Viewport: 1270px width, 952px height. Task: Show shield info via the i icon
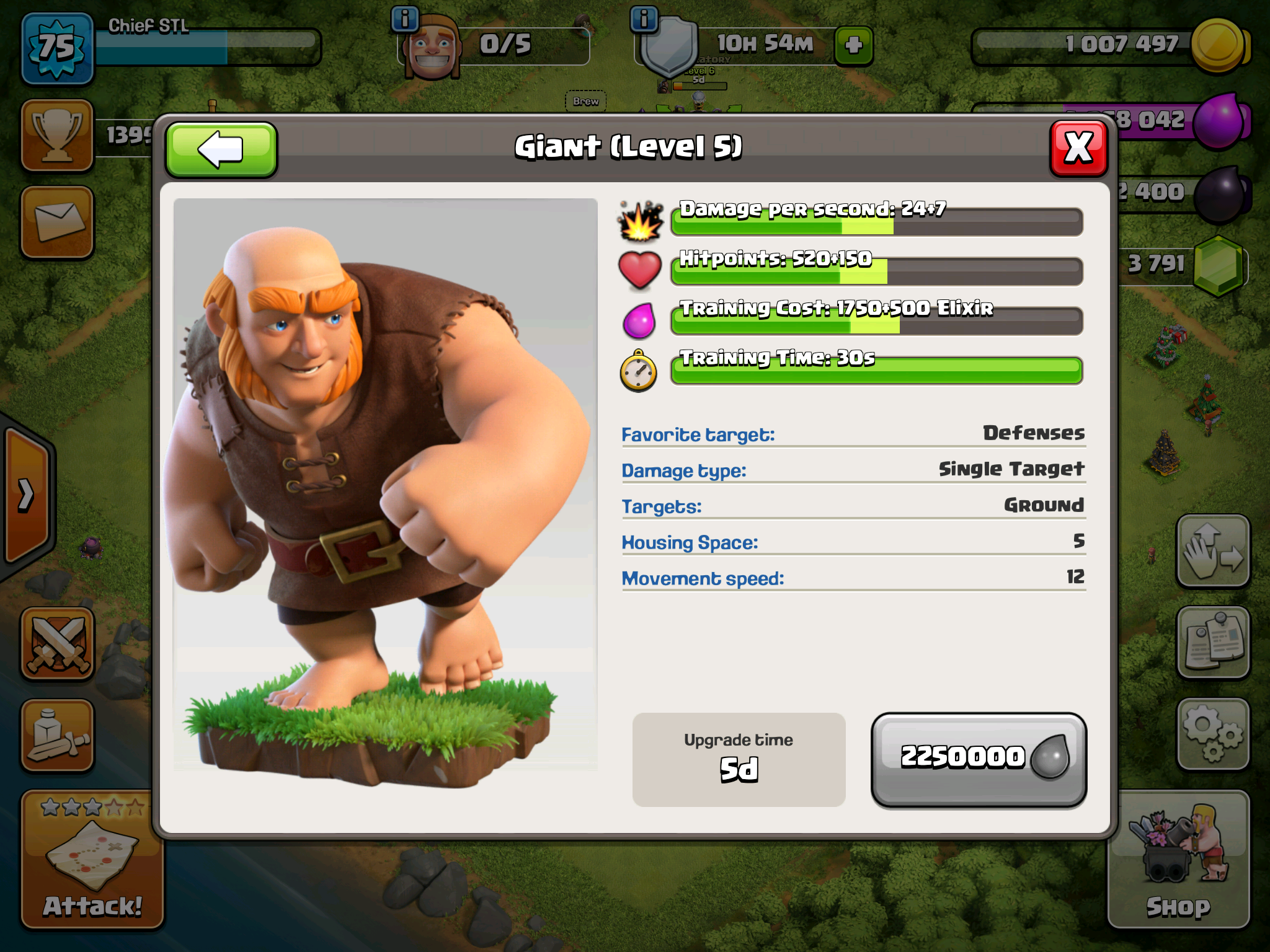(x=644, y=19)
